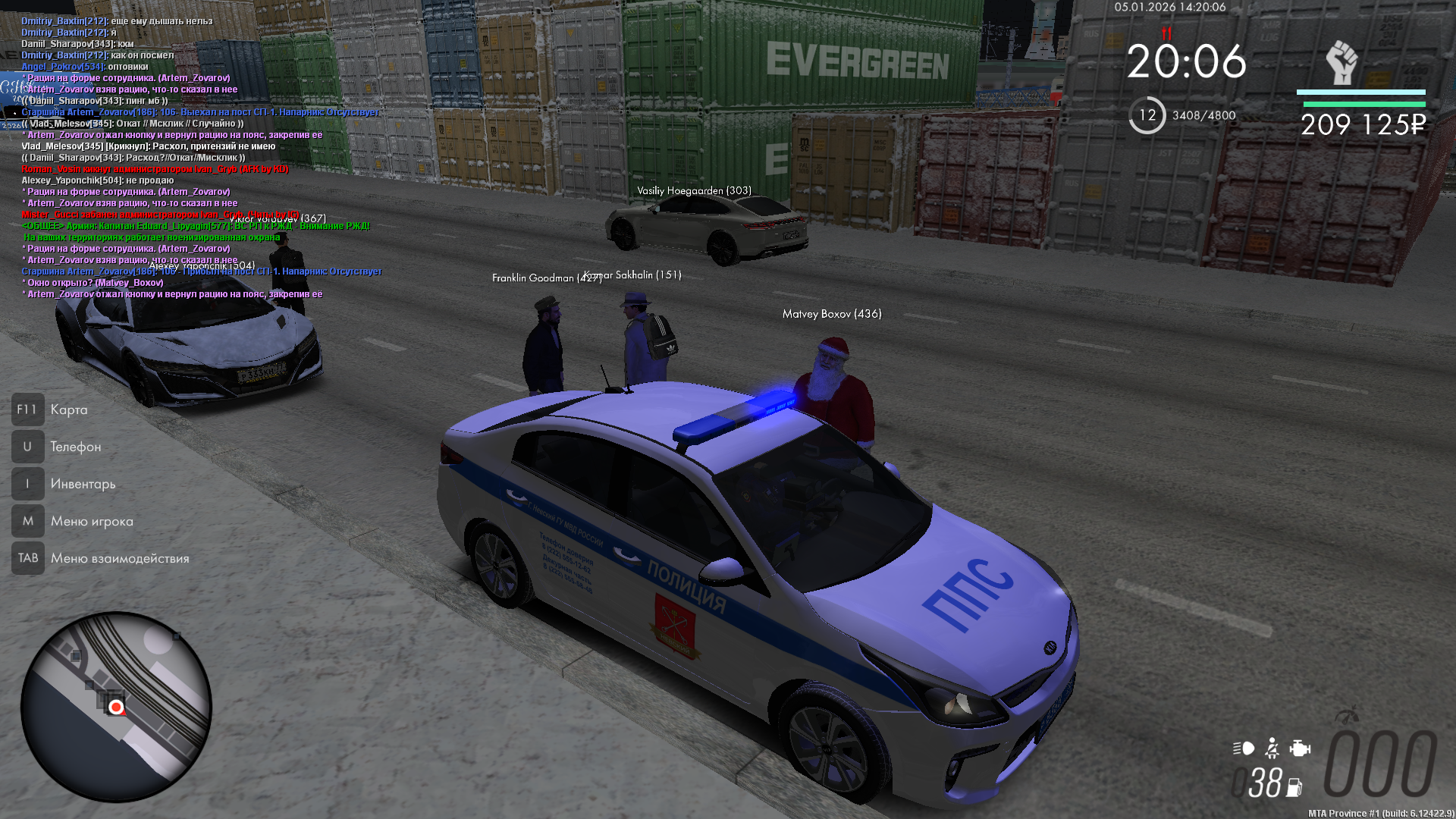Click the raised fist icon
The width and height of the screenshot is (1456, 819).
pyautogui.click(x=1341, y=62)
